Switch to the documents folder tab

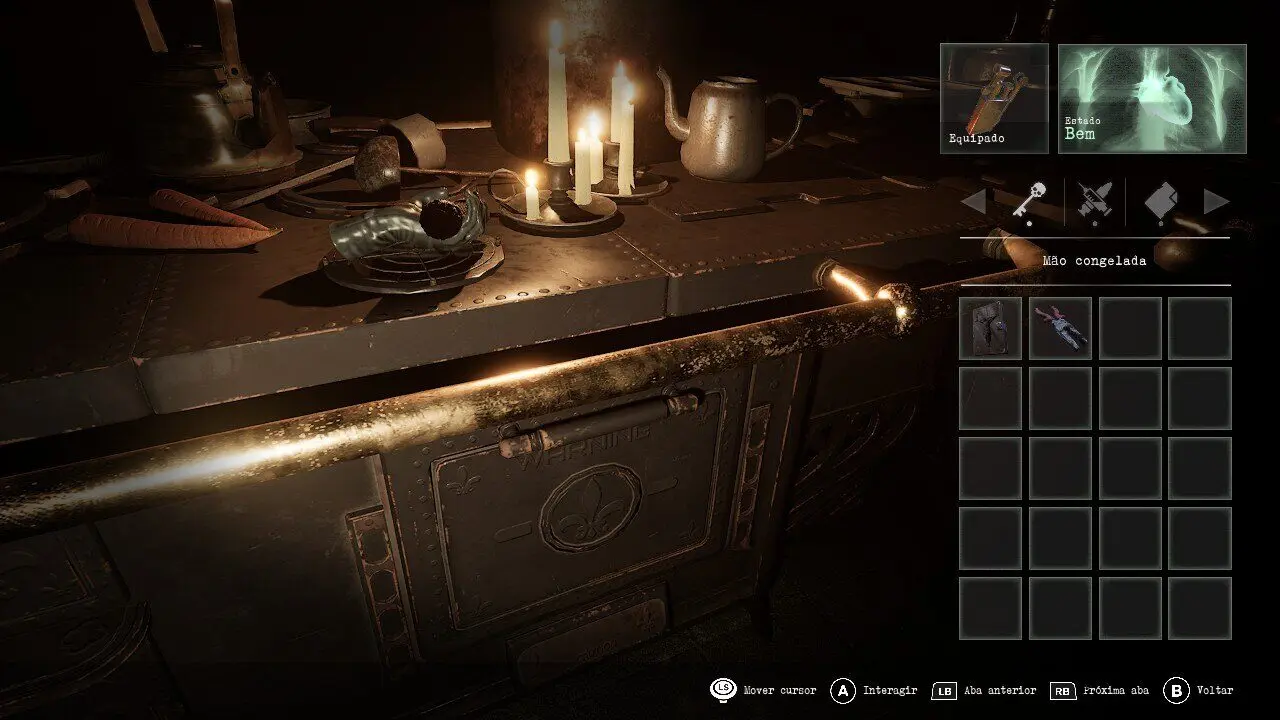tap(1159, 202)
